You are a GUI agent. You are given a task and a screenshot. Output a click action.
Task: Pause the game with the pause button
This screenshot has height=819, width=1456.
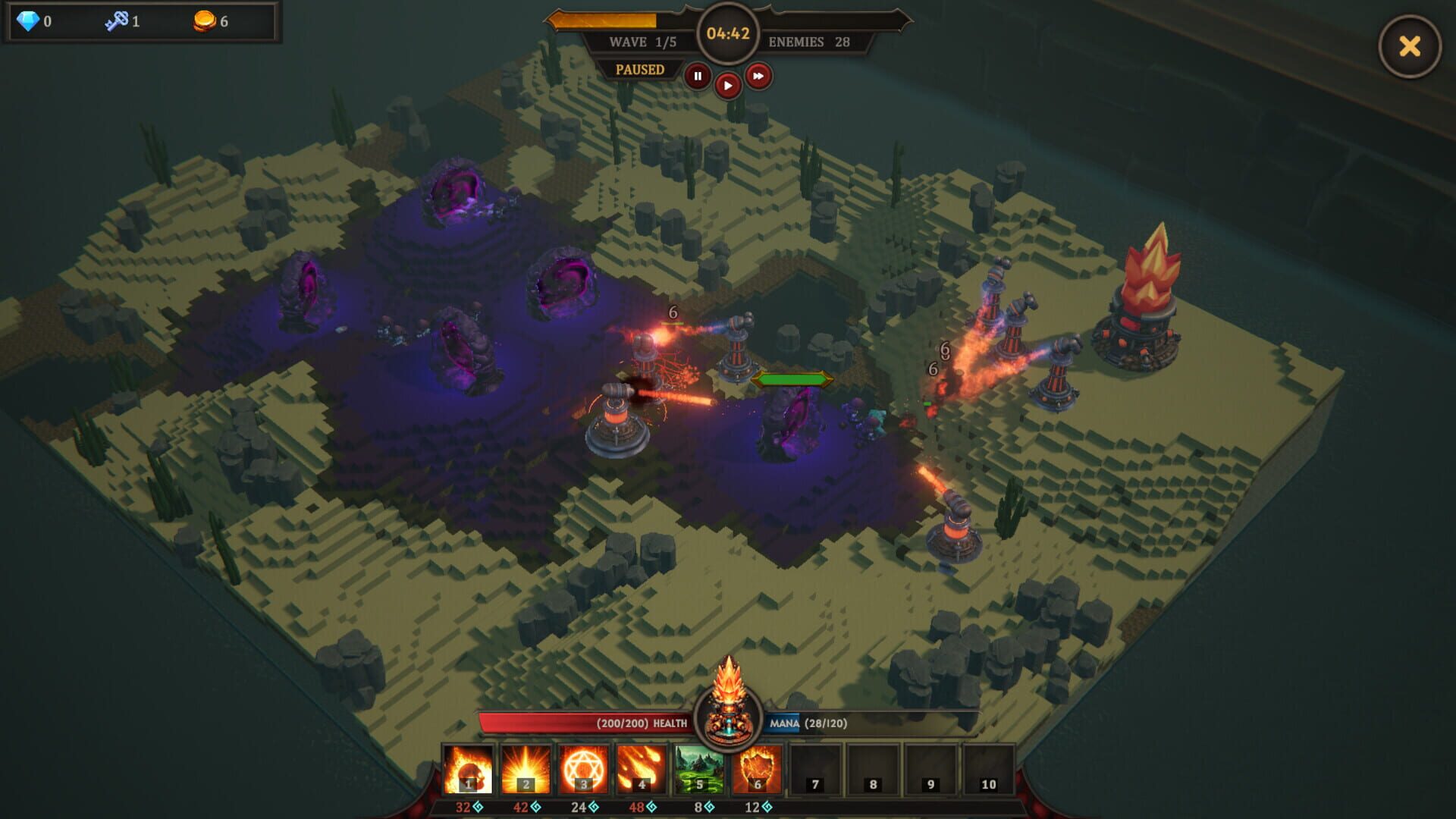coord(698,77)
